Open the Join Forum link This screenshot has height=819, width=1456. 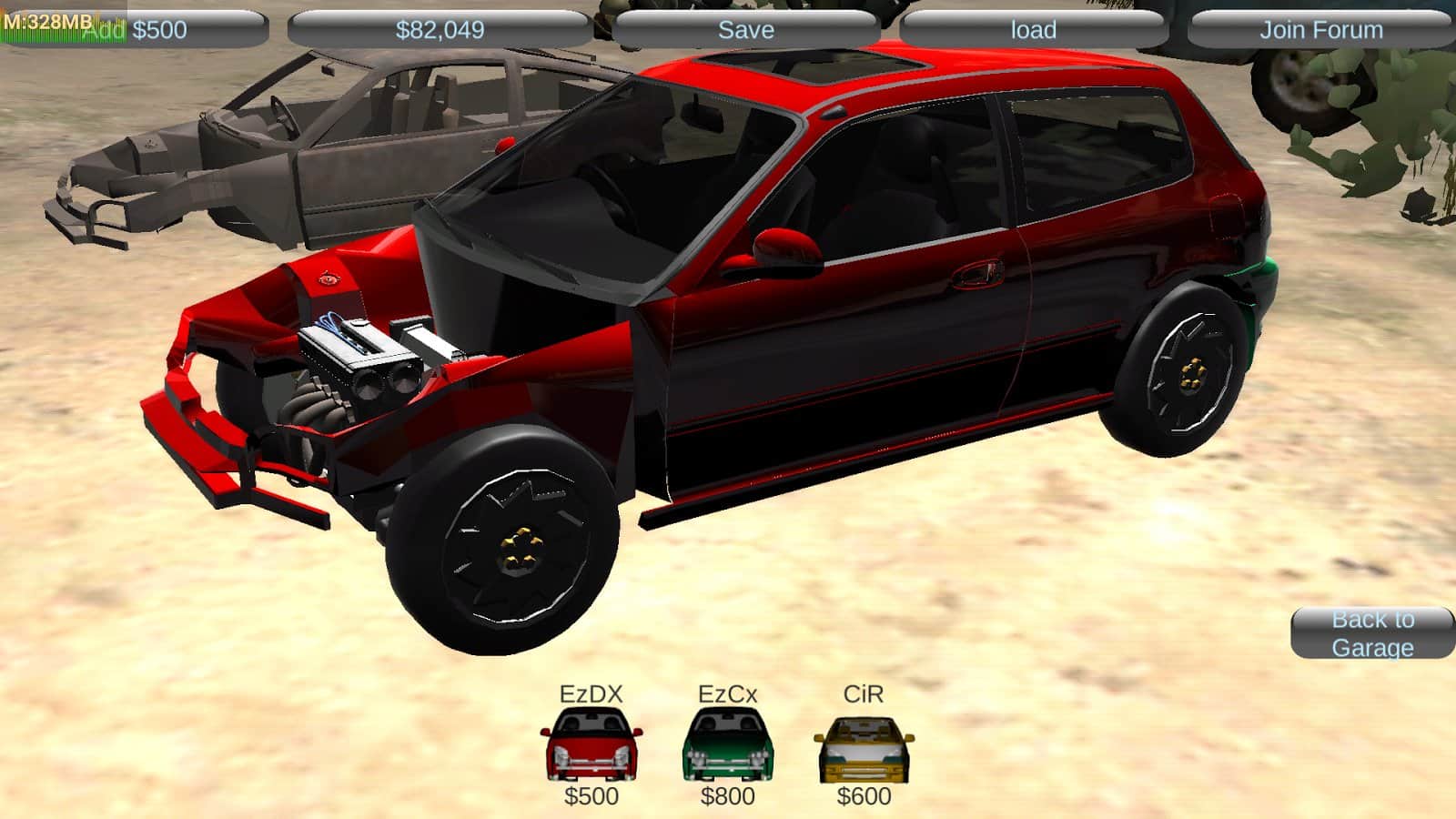click(1320, 29)
